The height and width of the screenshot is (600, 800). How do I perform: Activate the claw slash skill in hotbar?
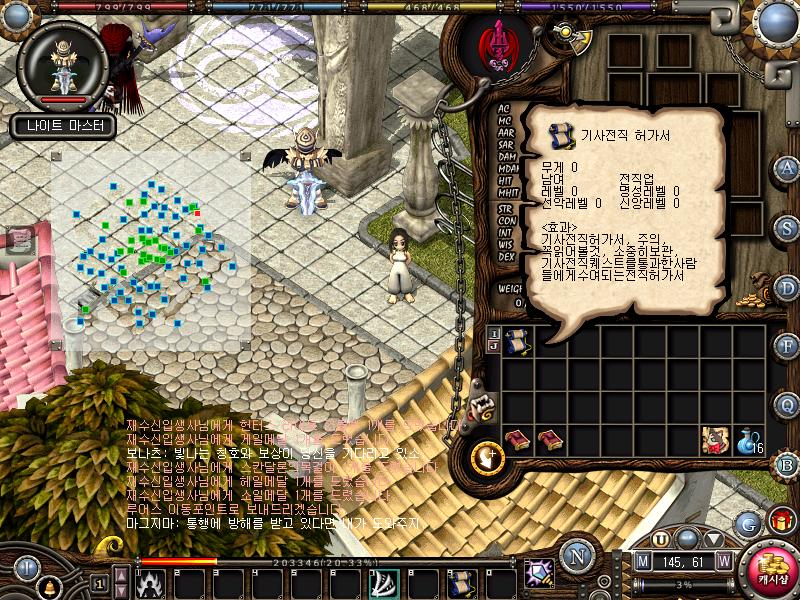[x=384, y=584]
